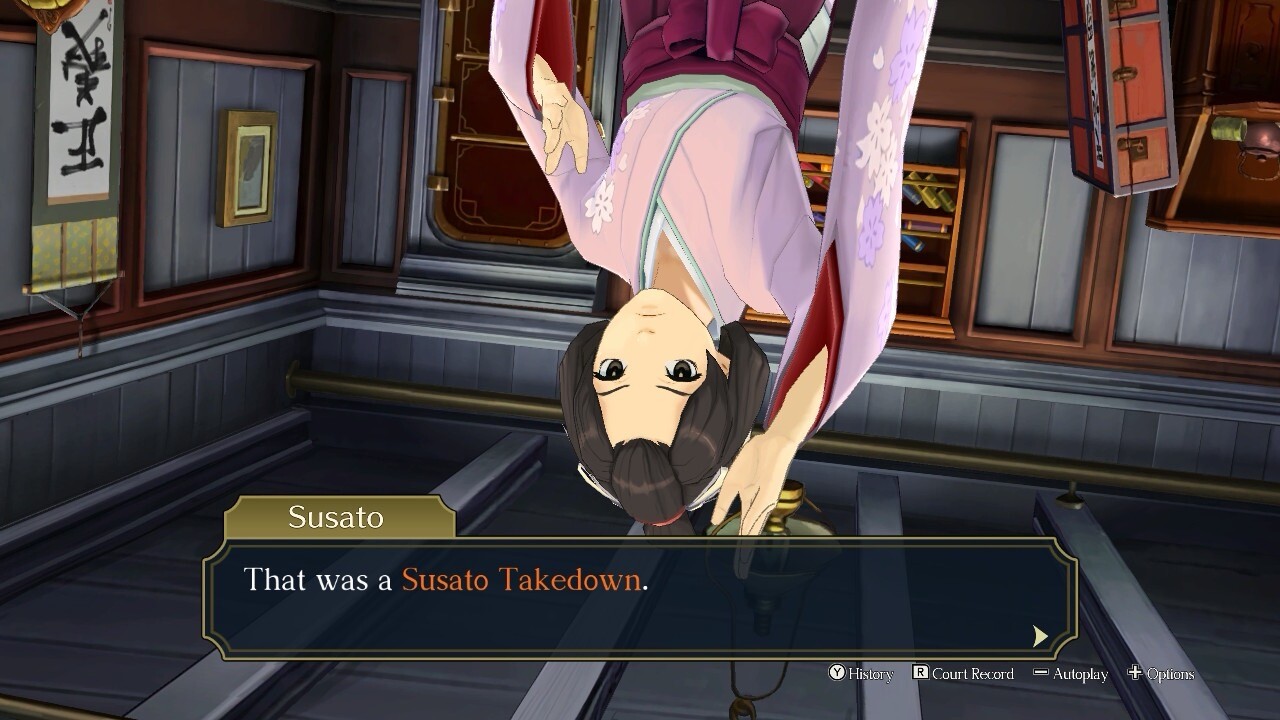Open the Options menu

tap(1161, 674)
